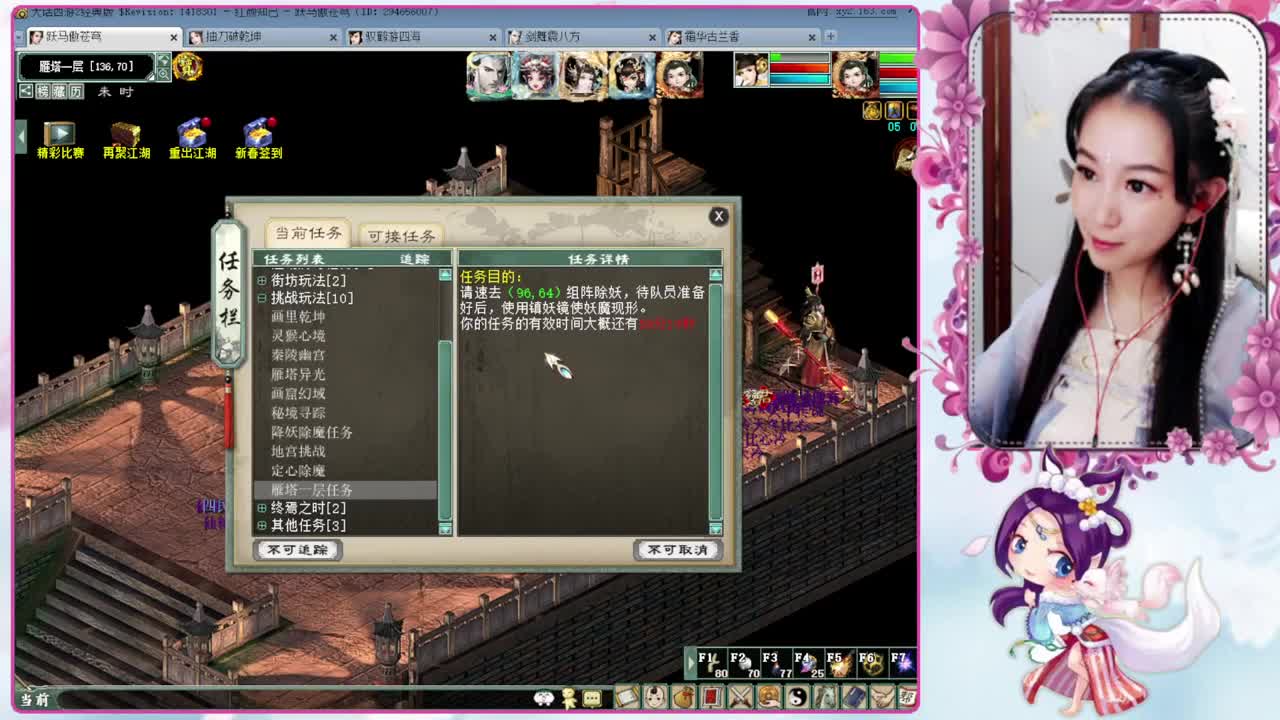
Task: Toggle the 历 calendar button
Action: (x=75, y=92)
